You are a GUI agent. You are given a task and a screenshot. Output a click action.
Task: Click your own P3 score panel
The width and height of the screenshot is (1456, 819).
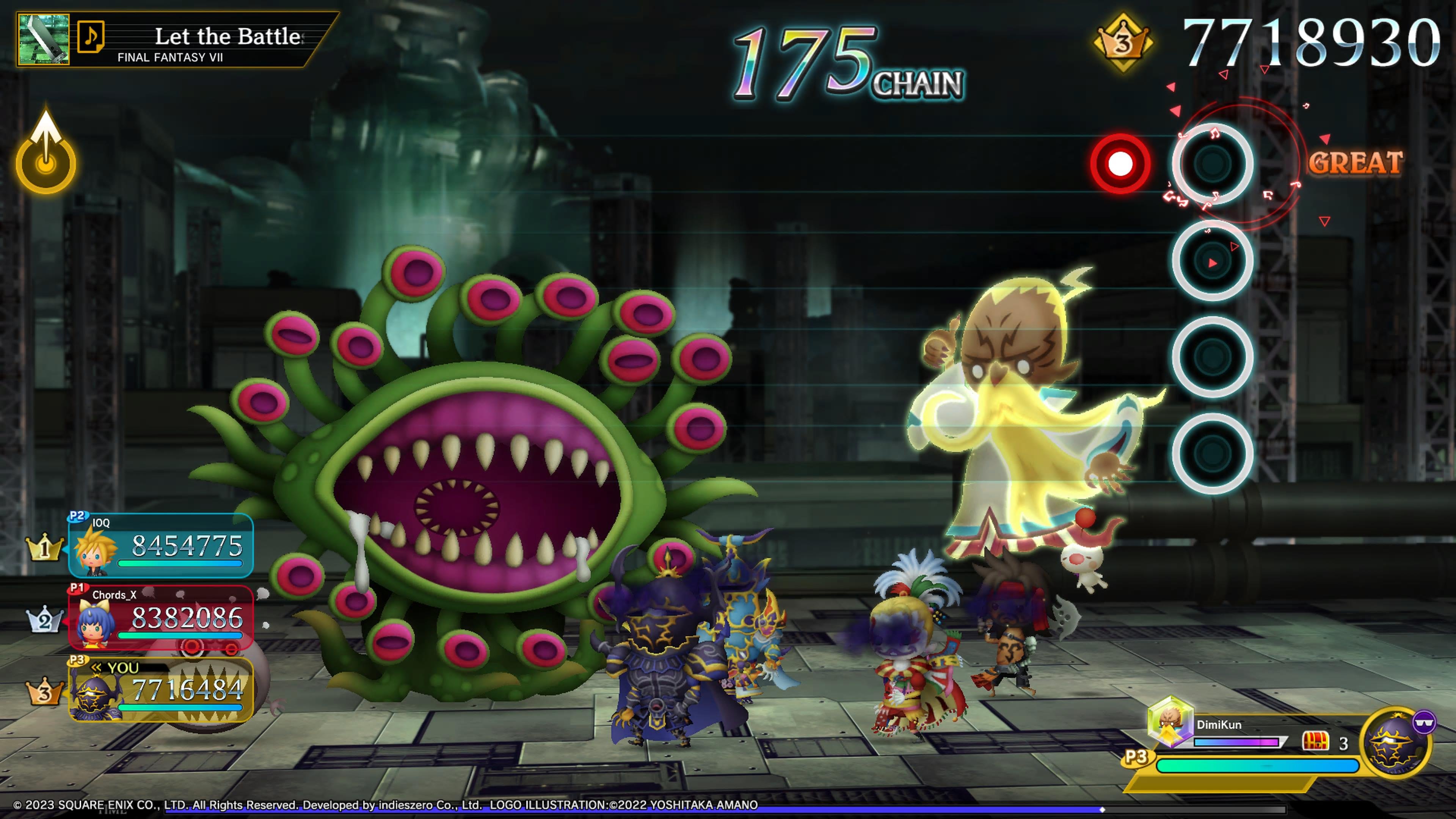pos(160,689)
